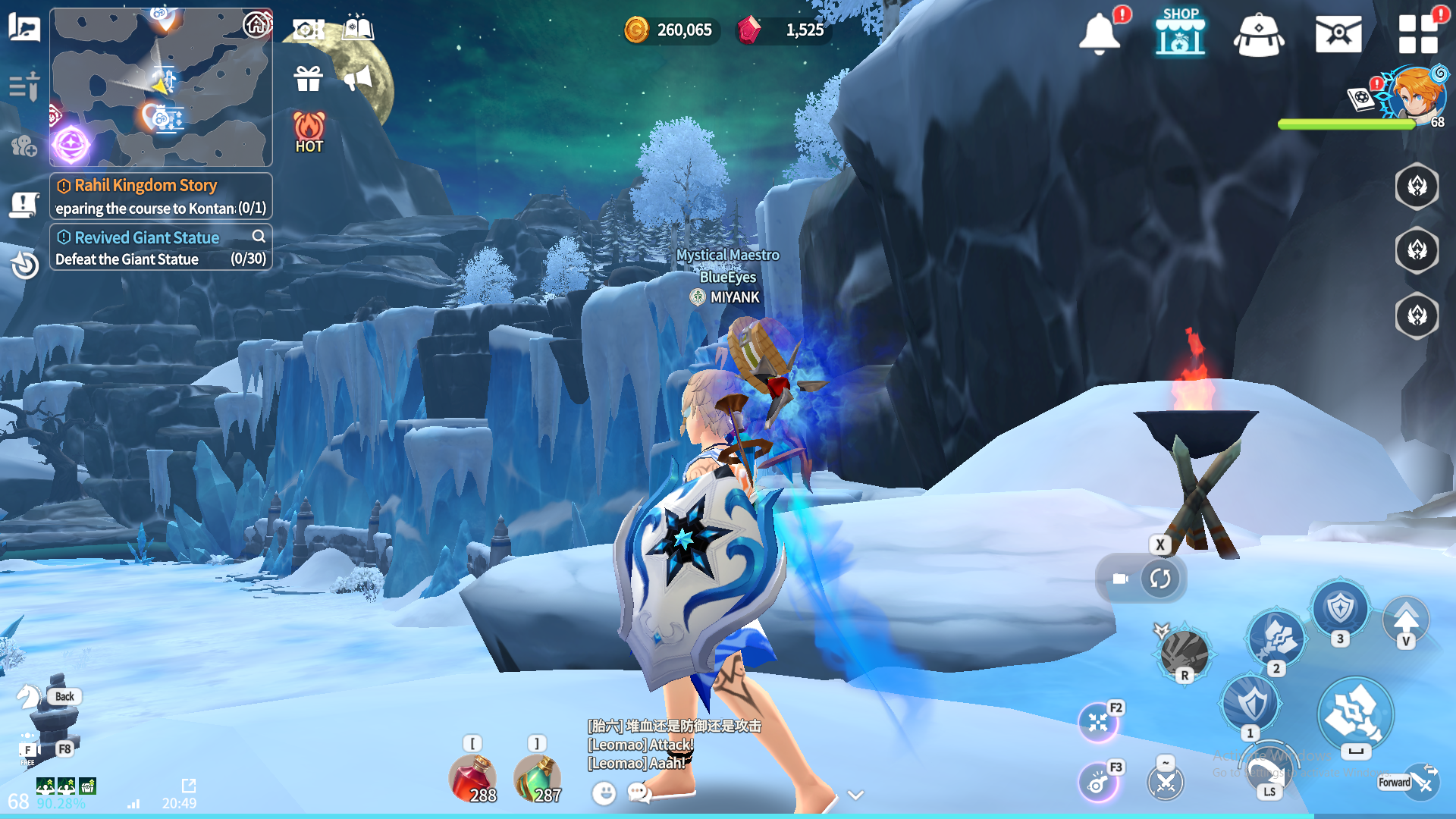Click the player character portrait

click(x=1415, y=95)
